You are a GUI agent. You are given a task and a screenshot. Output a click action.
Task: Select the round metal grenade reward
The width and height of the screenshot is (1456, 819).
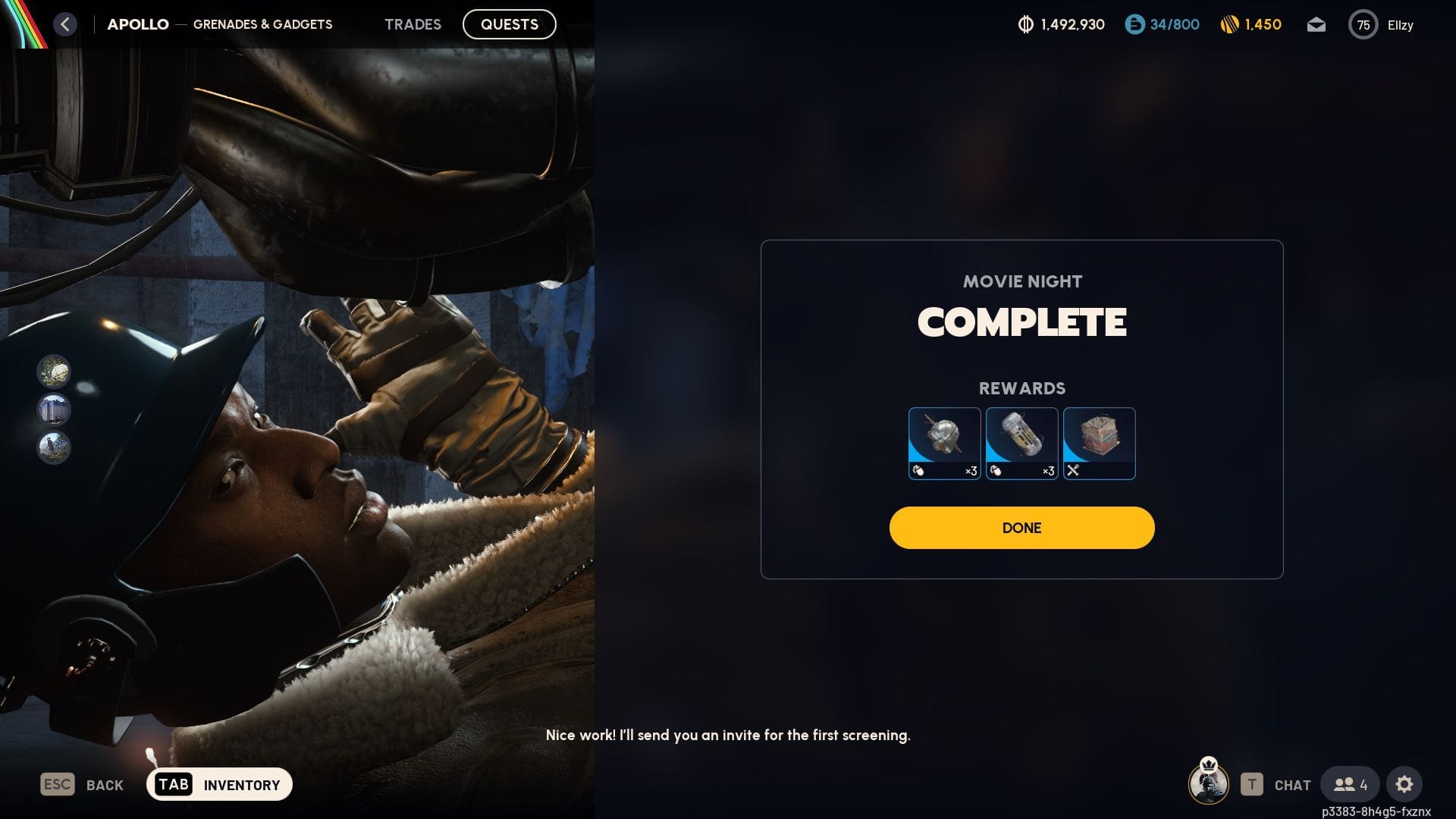pos(944,444)
